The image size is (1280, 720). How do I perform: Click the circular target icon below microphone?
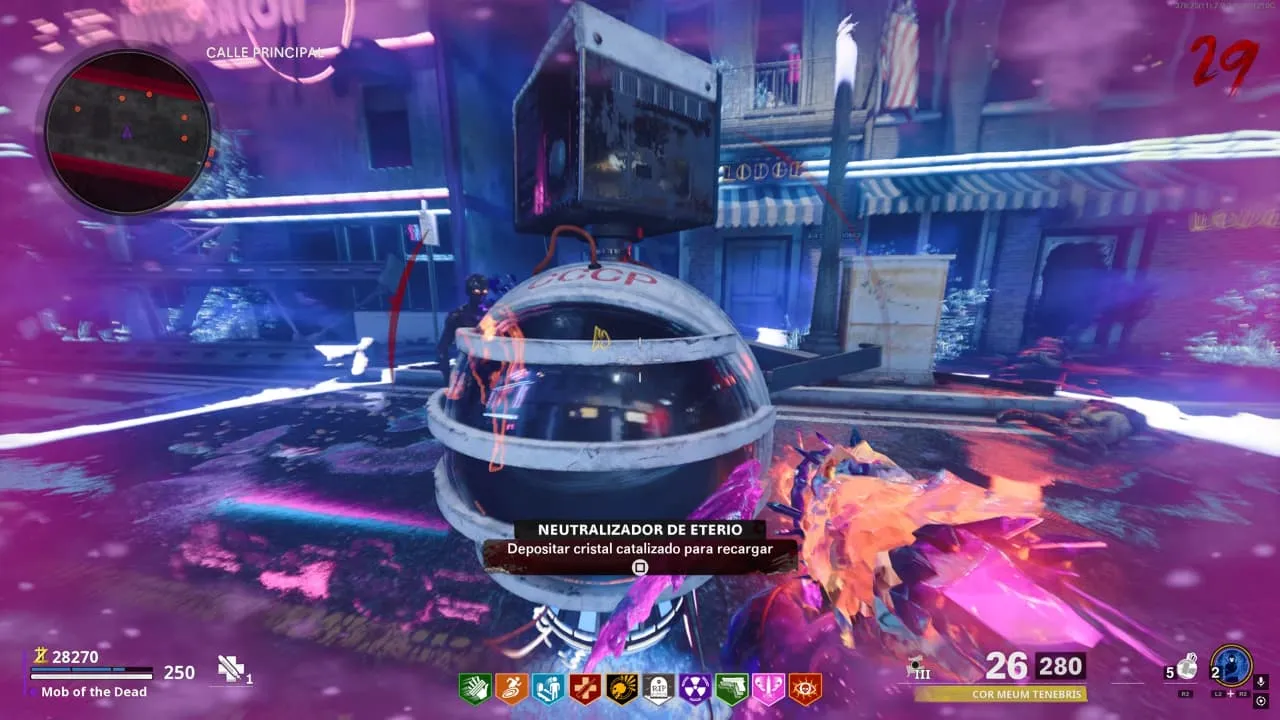[x=1261, y=701]
